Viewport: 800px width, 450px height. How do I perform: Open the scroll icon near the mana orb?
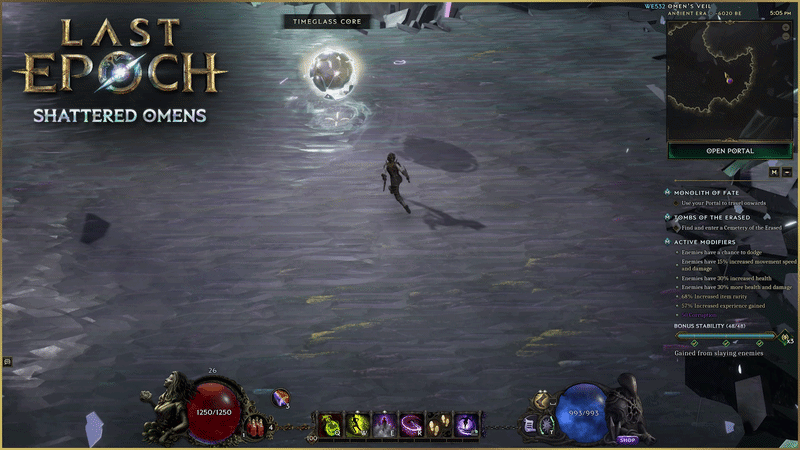[x=530, y=426]
